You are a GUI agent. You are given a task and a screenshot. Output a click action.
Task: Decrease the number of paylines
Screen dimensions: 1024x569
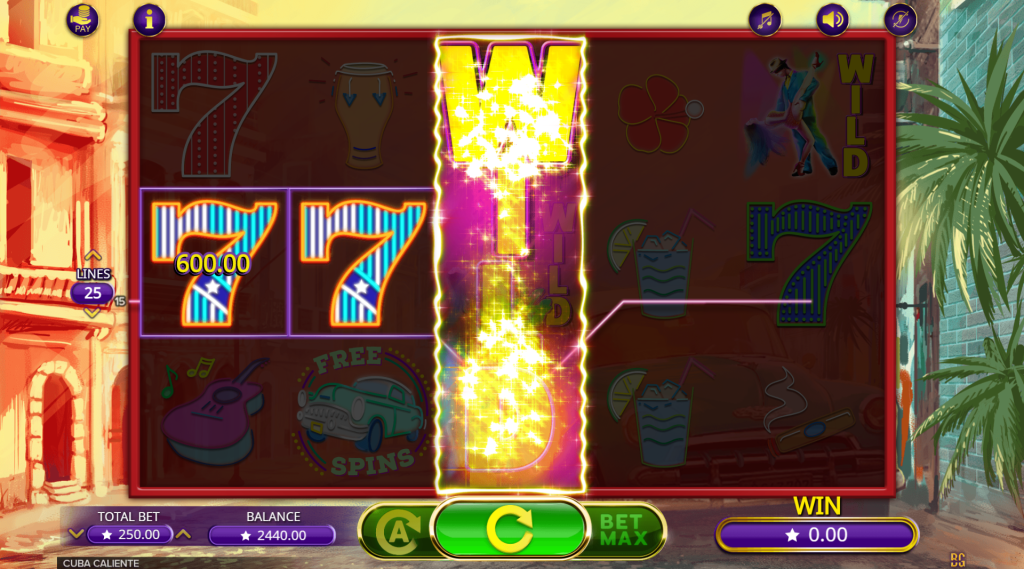click(x=92, y=312)
